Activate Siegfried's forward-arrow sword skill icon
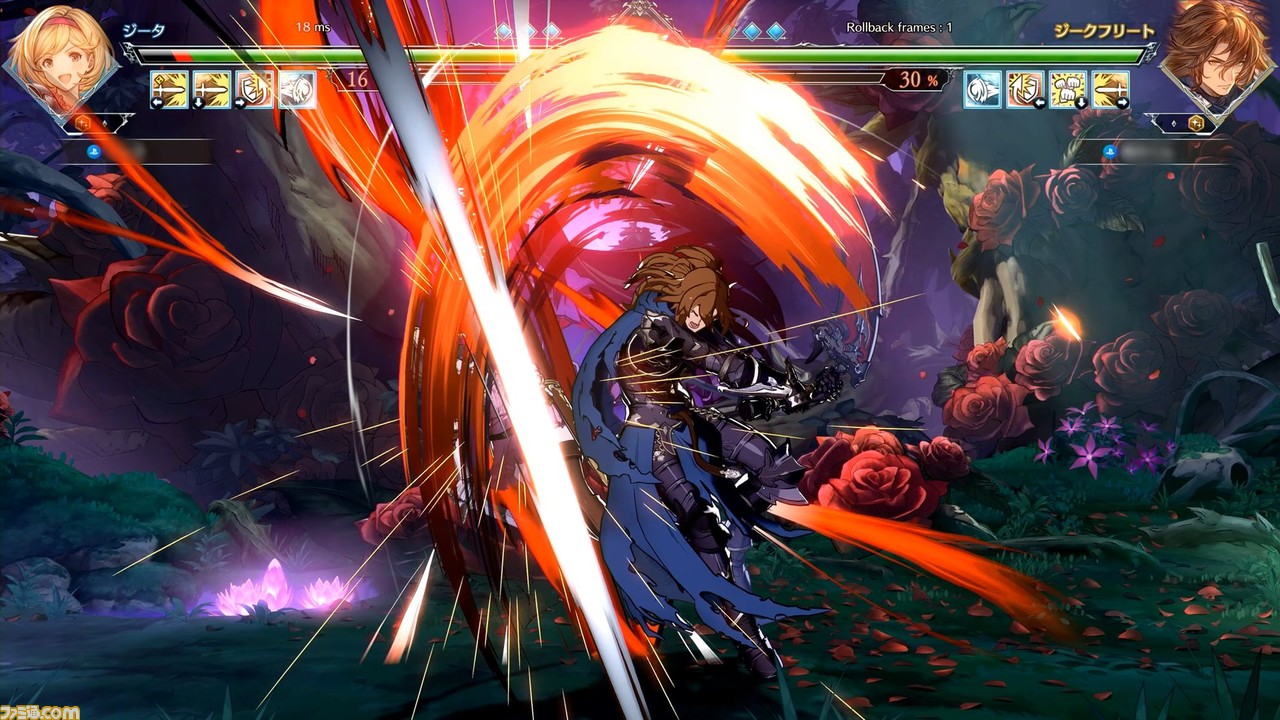The height and width of the screenshot is (720, 1280). pos(1110,89)
